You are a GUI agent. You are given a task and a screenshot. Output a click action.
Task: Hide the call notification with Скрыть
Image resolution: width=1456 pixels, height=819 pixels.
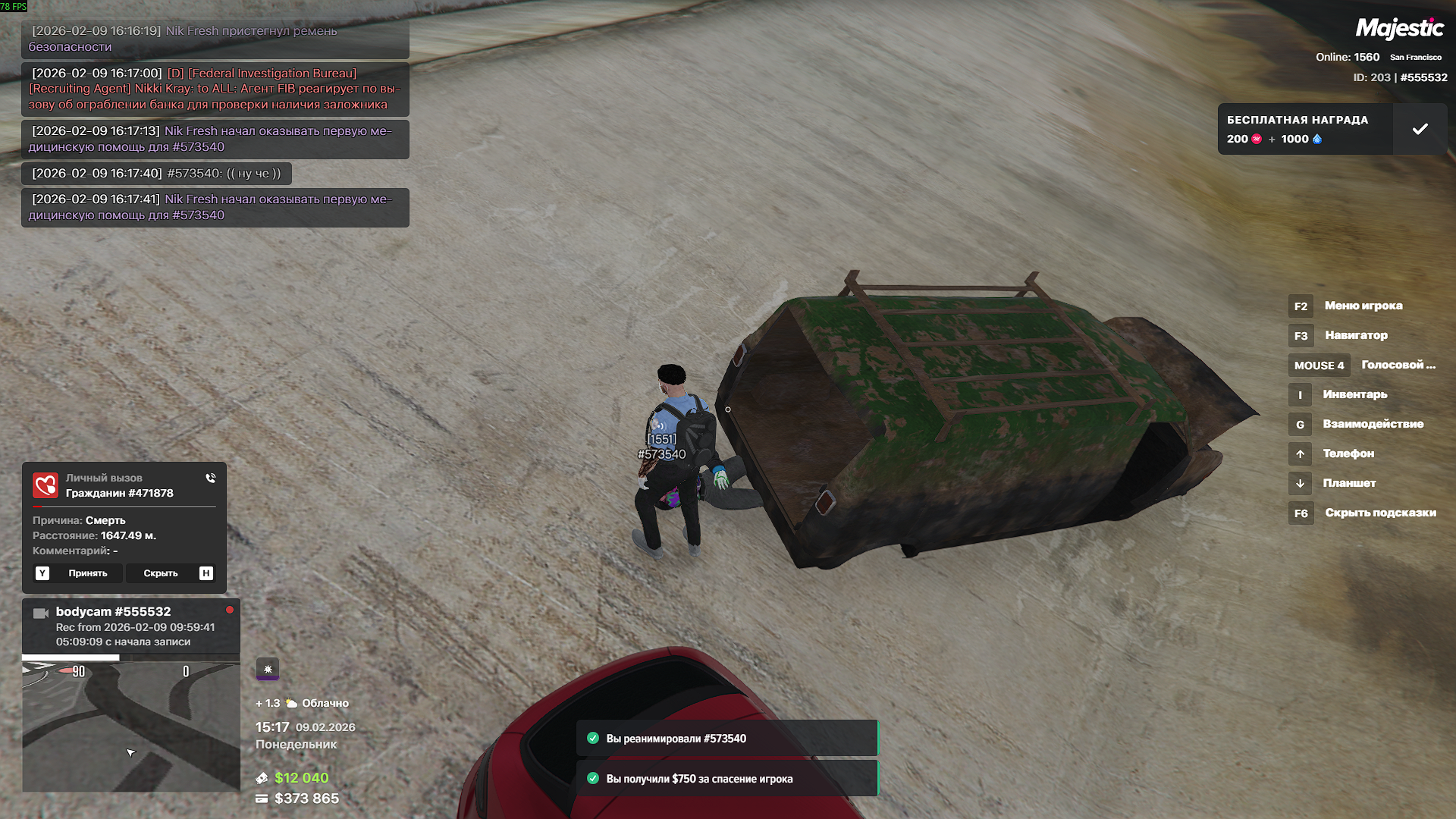click(170, 573)
